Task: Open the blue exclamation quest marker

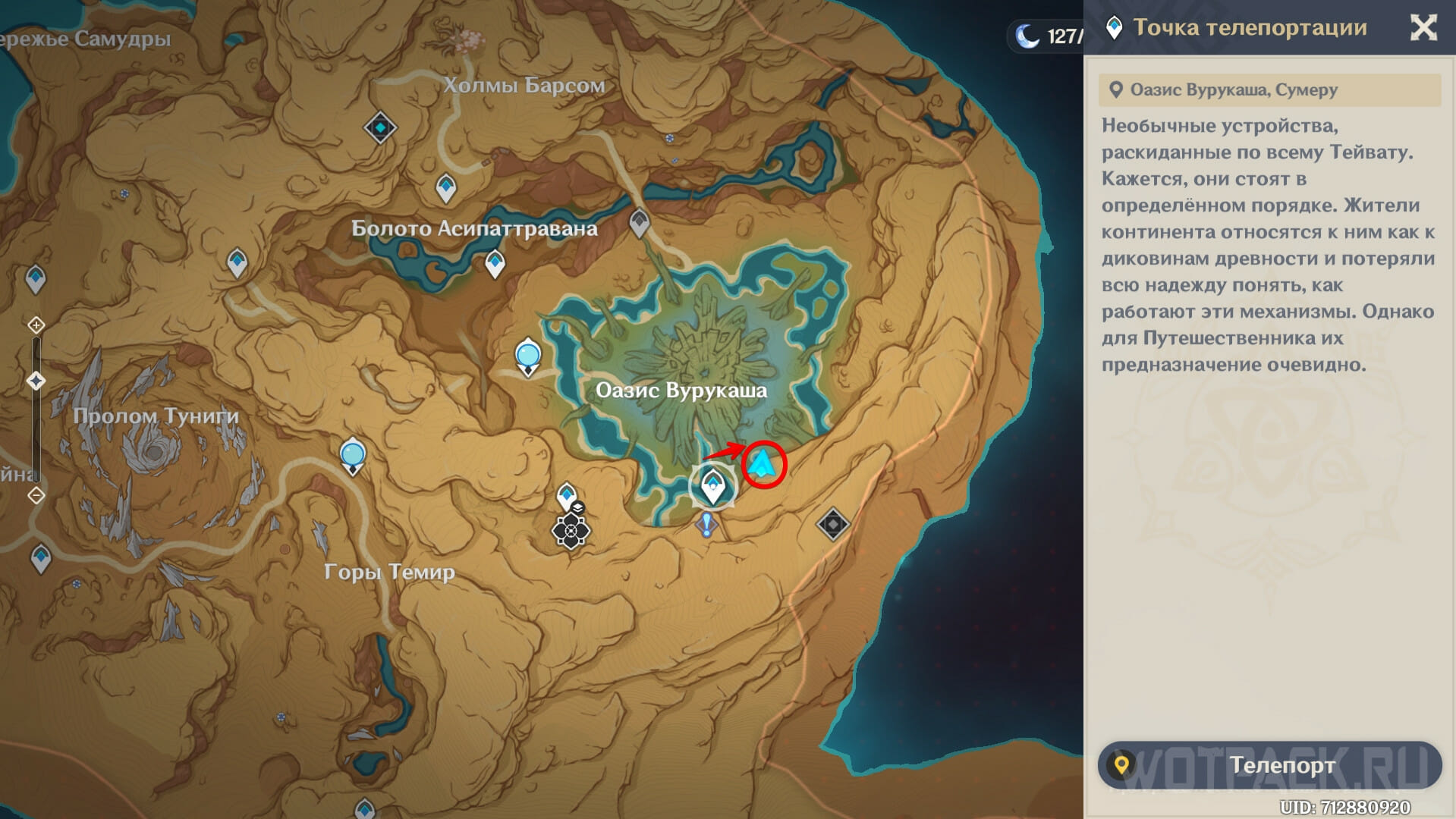Action: pos(707,524)
